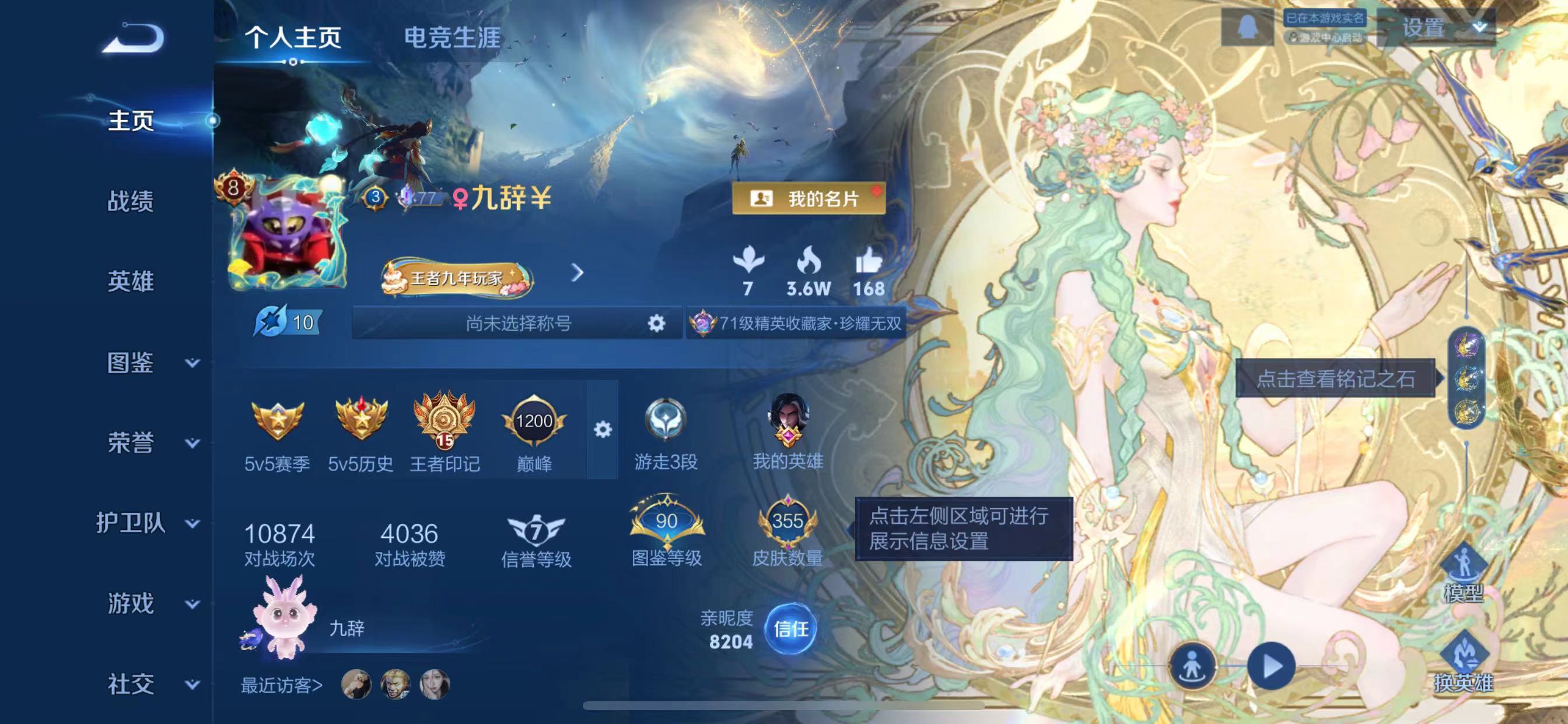Click the back arrow in top left corner

tap(134, 38)
